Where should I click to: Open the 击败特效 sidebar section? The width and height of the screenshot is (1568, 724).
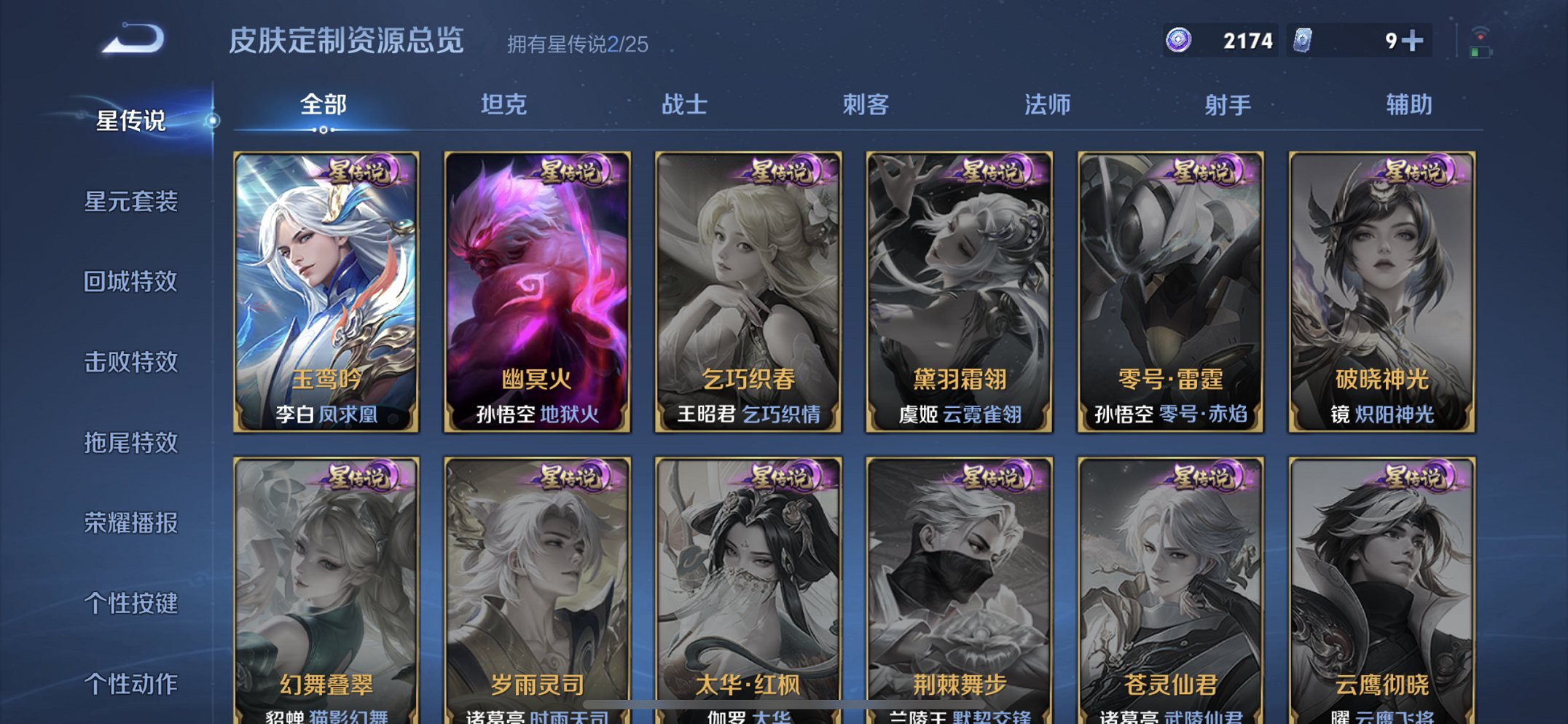(132, 362)
